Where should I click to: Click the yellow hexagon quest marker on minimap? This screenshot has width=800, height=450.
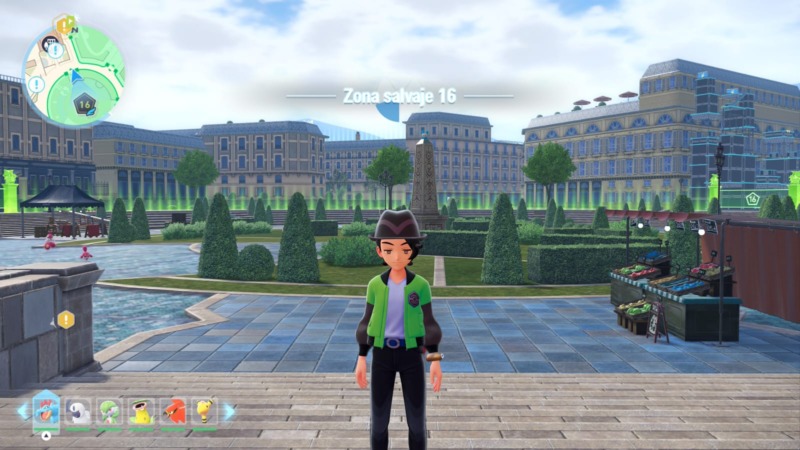tap(63, 21)
